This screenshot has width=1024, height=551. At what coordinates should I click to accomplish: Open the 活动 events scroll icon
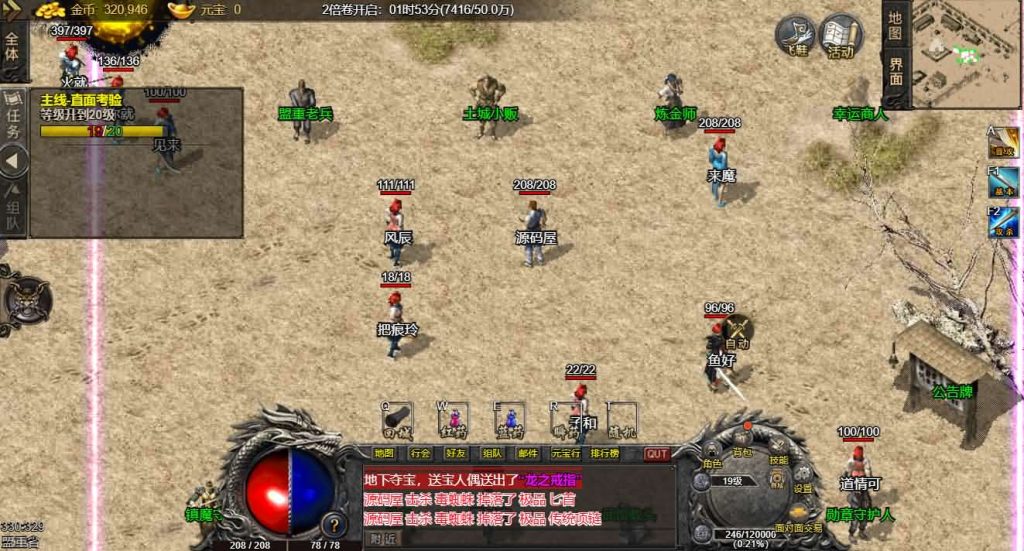point(841,36)
